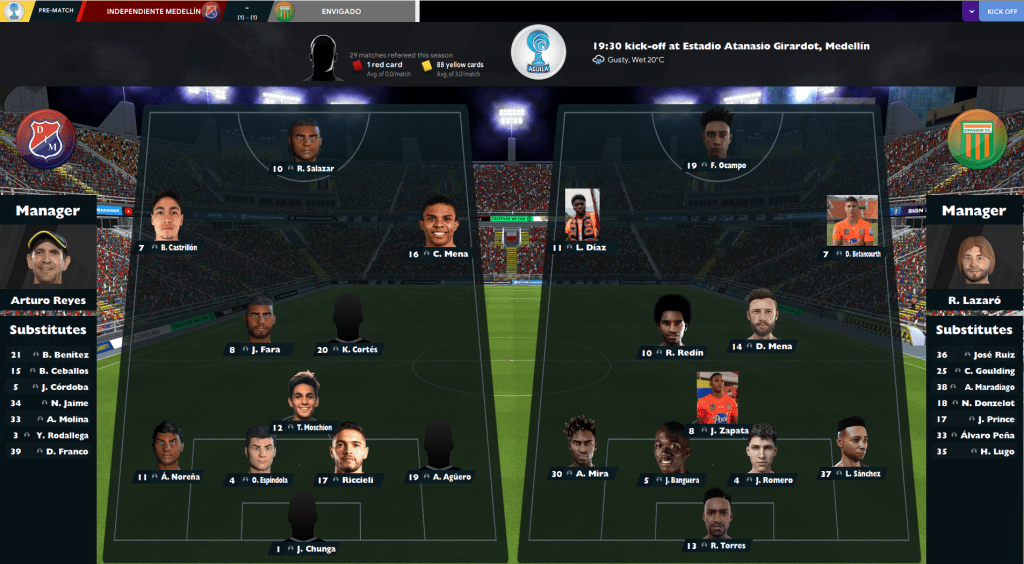
Task: Open the referee silhouette profile
Action: [x=323, y=58]
